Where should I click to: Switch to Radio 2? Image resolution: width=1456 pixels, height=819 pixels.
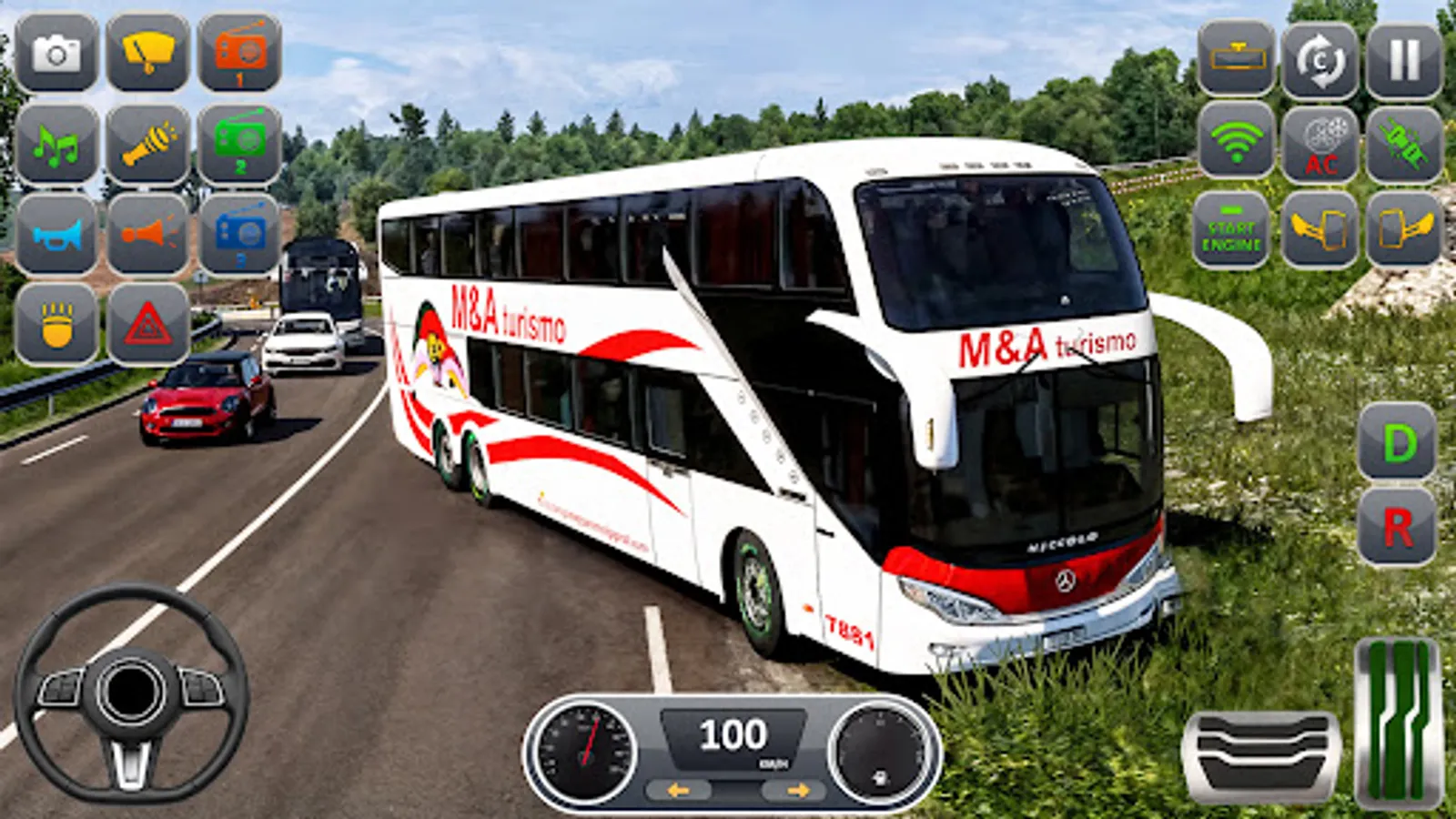(x=239, y=146)
